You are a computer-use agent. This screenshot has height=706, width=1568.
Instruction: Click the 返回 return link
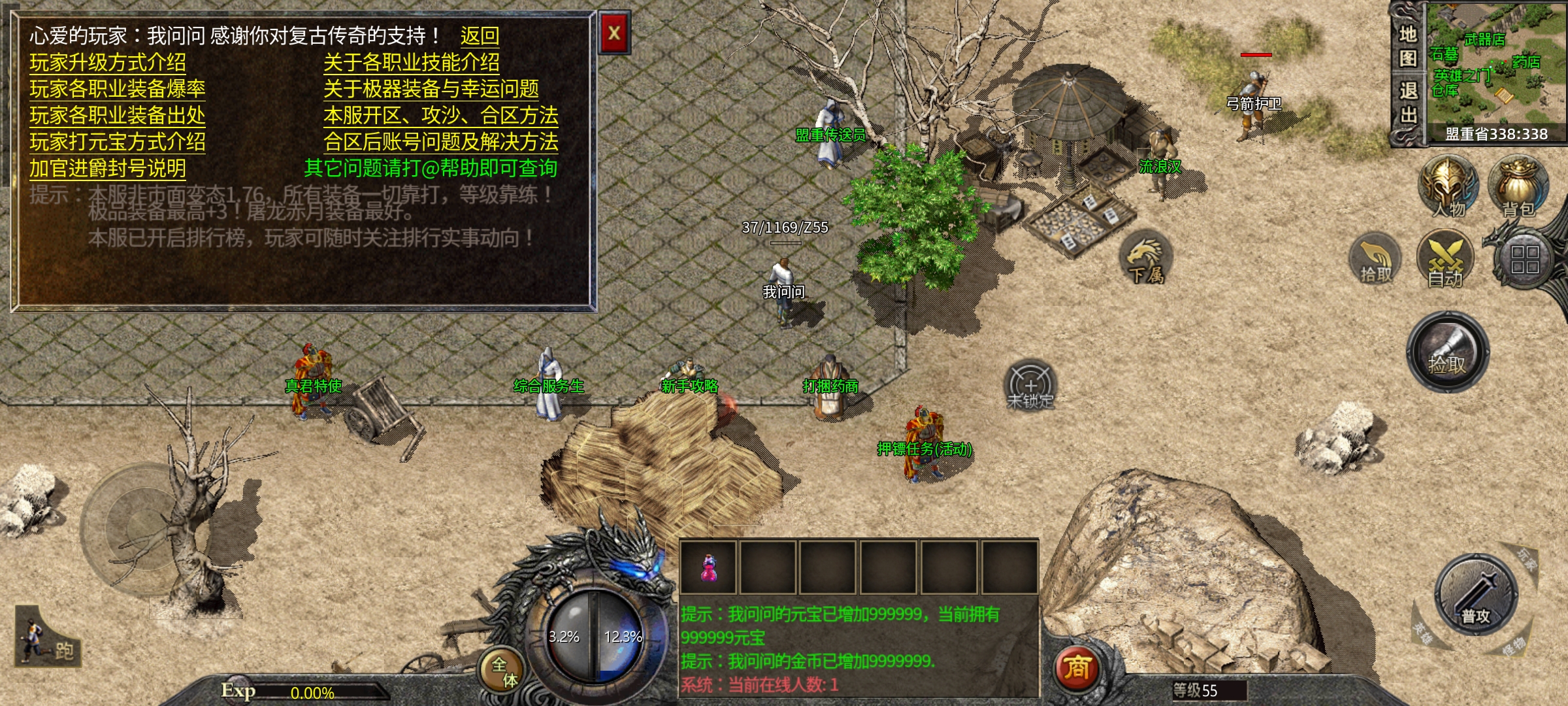pos(480,36)
